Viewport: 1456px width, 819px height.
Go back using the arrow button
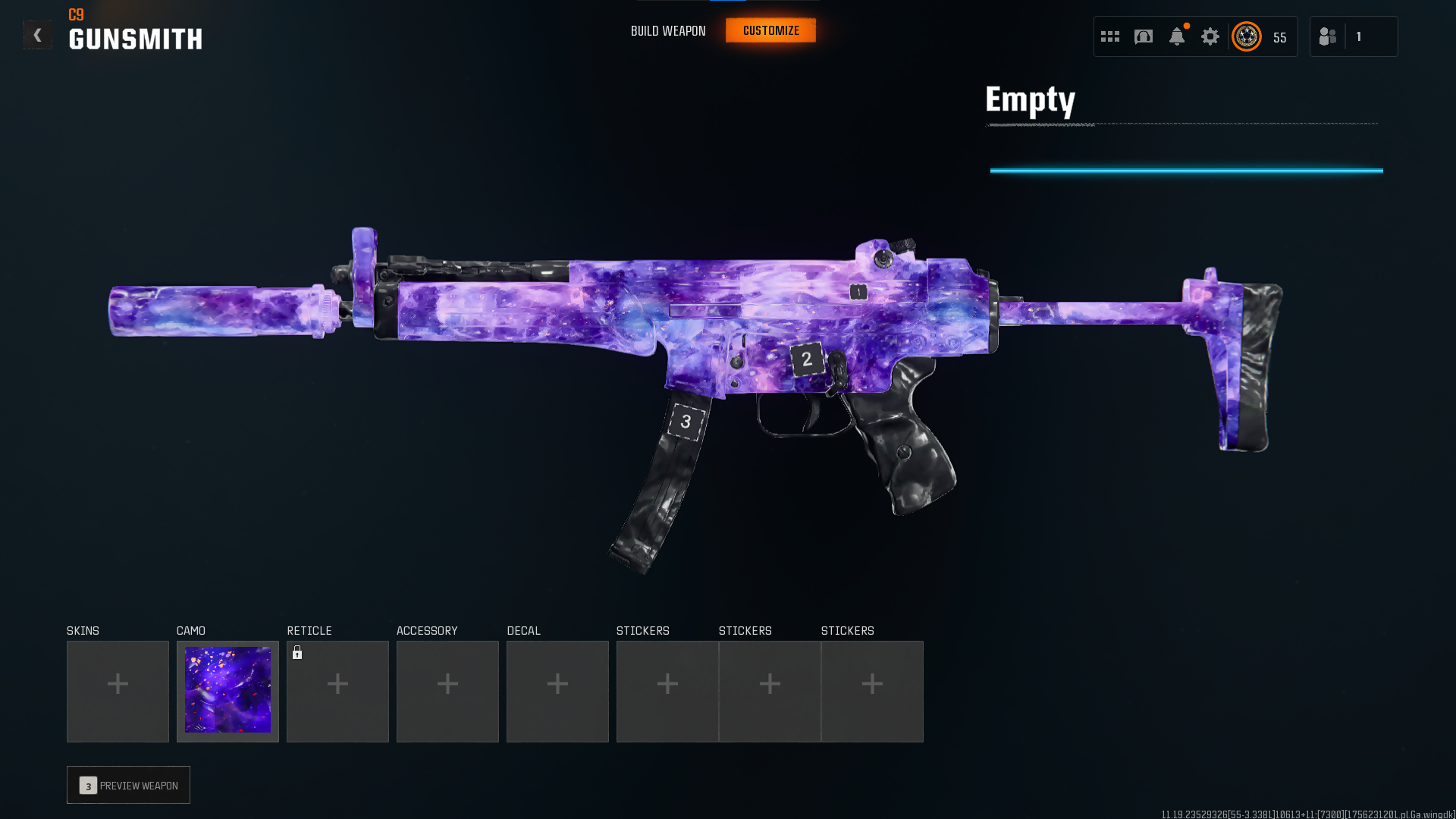[37, 35]
